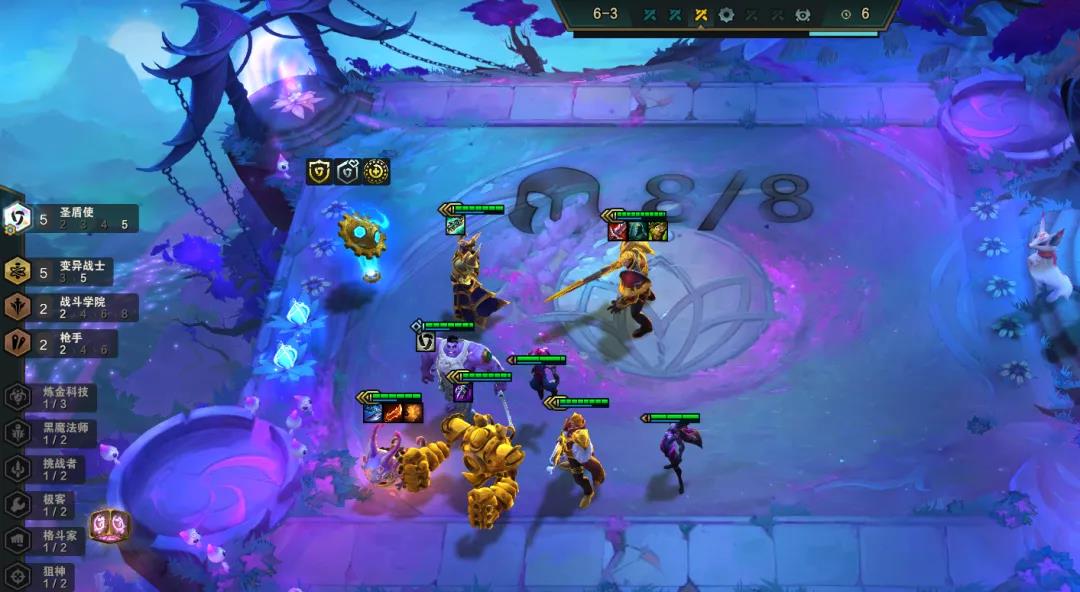This screenshot has width=1080, height=592.
Task: Click the gold shield augment icon
Action: click(x=319, y=171)
